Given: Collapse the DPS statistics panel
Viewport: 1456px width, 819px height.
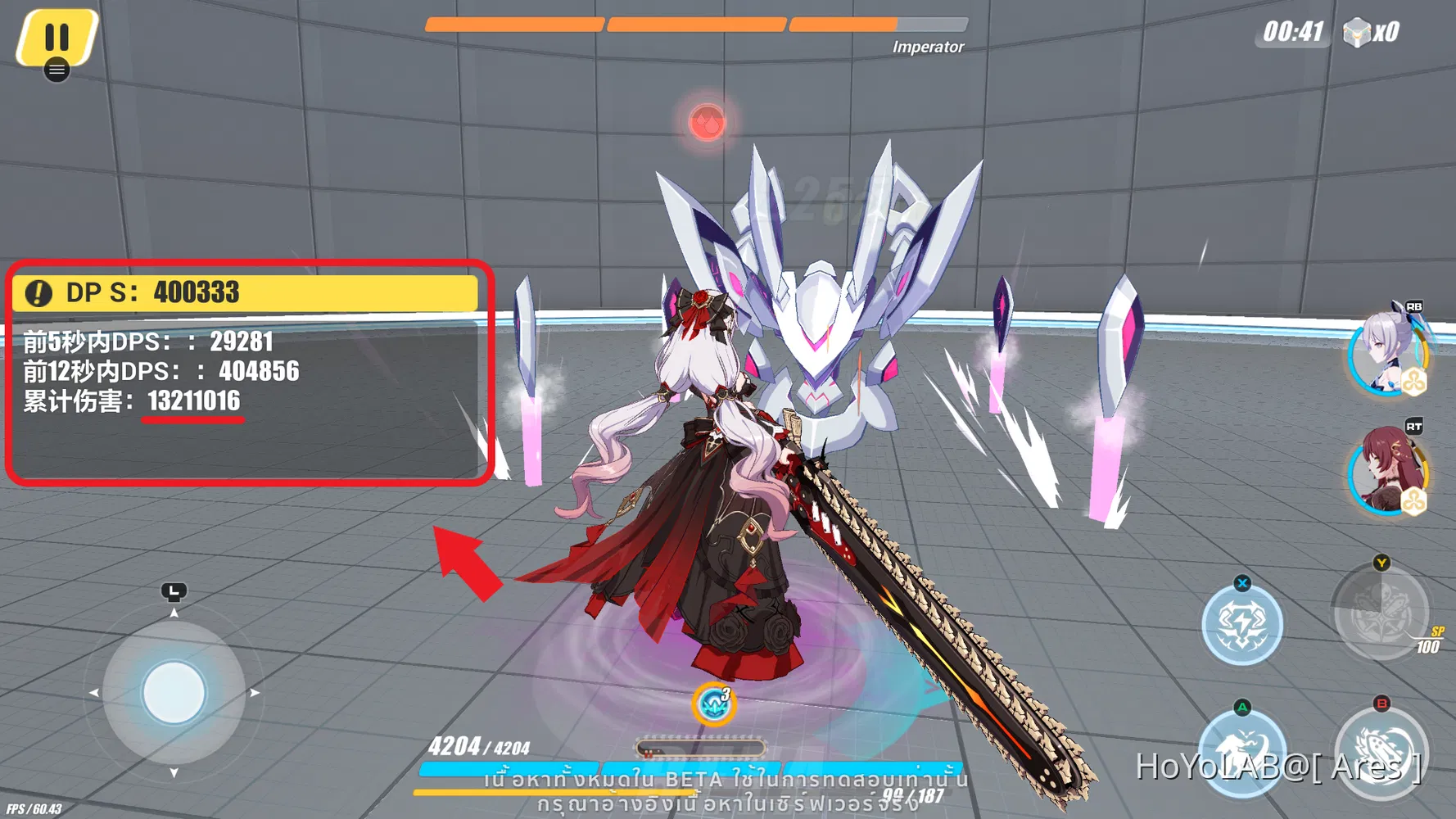Looking at the screenshot, I should click(x=246, y=292).
